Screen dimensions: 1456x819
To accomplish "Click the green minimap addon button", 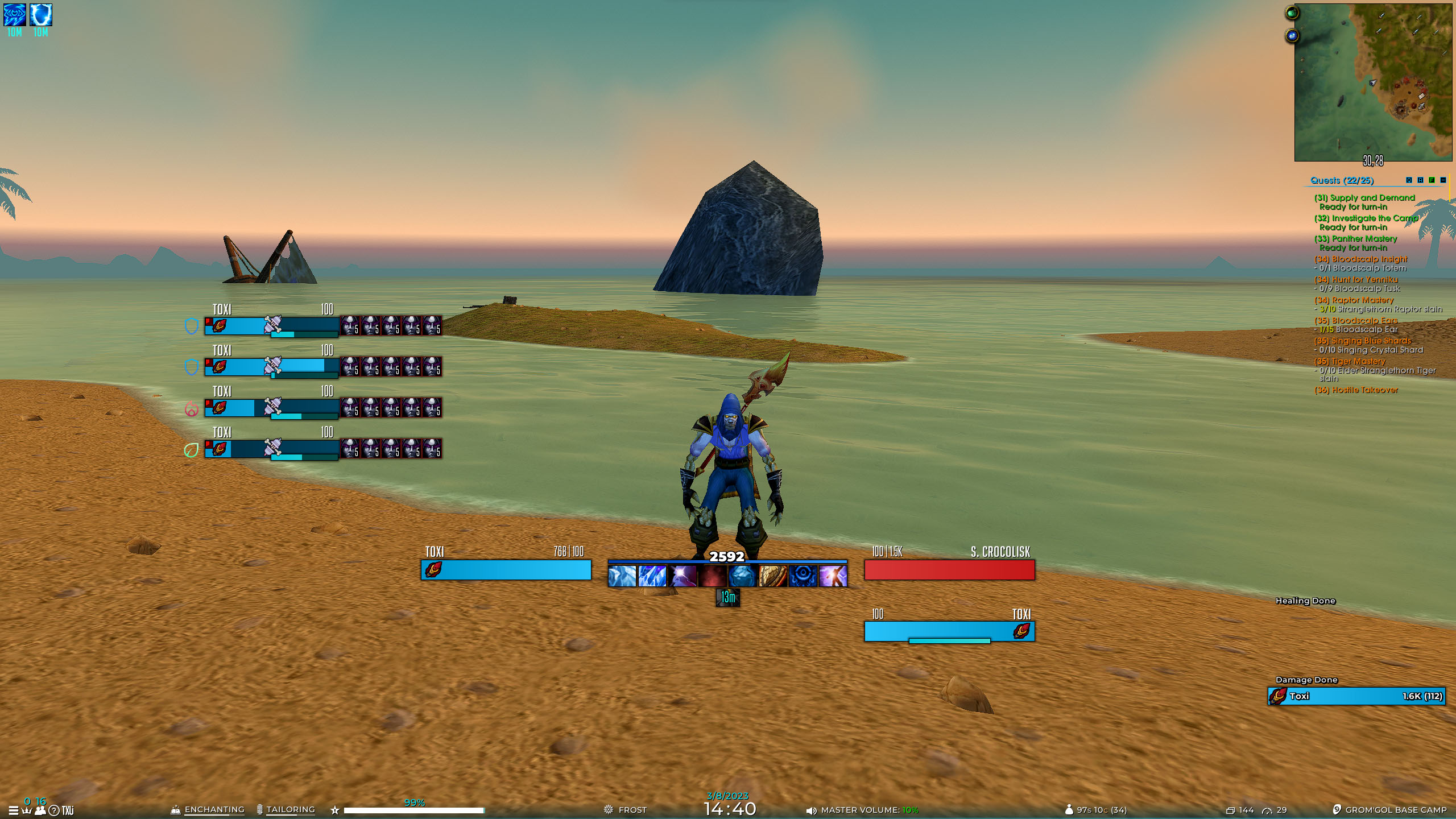I will click(x=1292, y=13).
